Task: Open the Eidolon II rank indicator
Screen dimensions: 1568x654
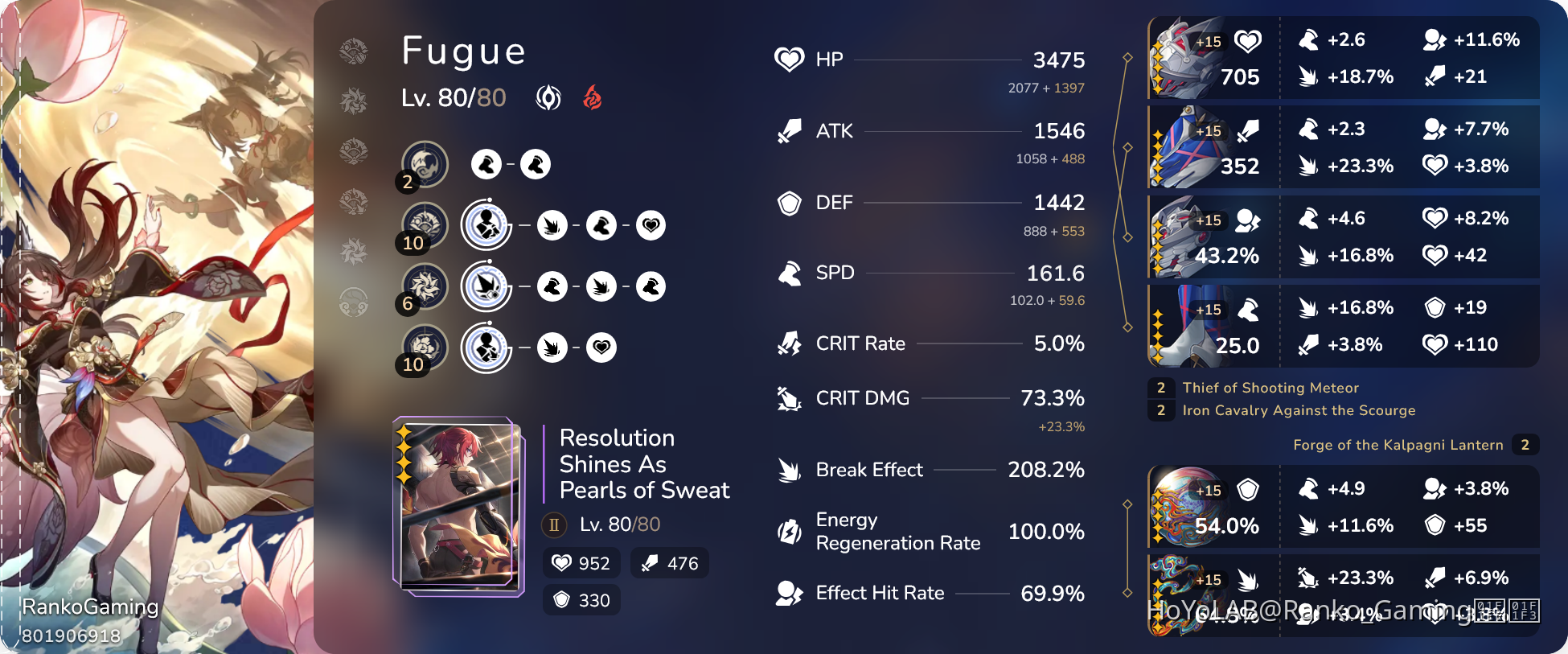Action: click(x=552, y=525)
